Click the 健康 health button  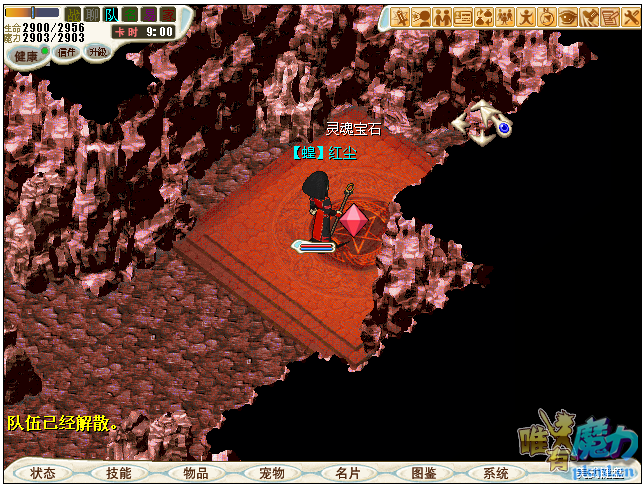point(28,55)
